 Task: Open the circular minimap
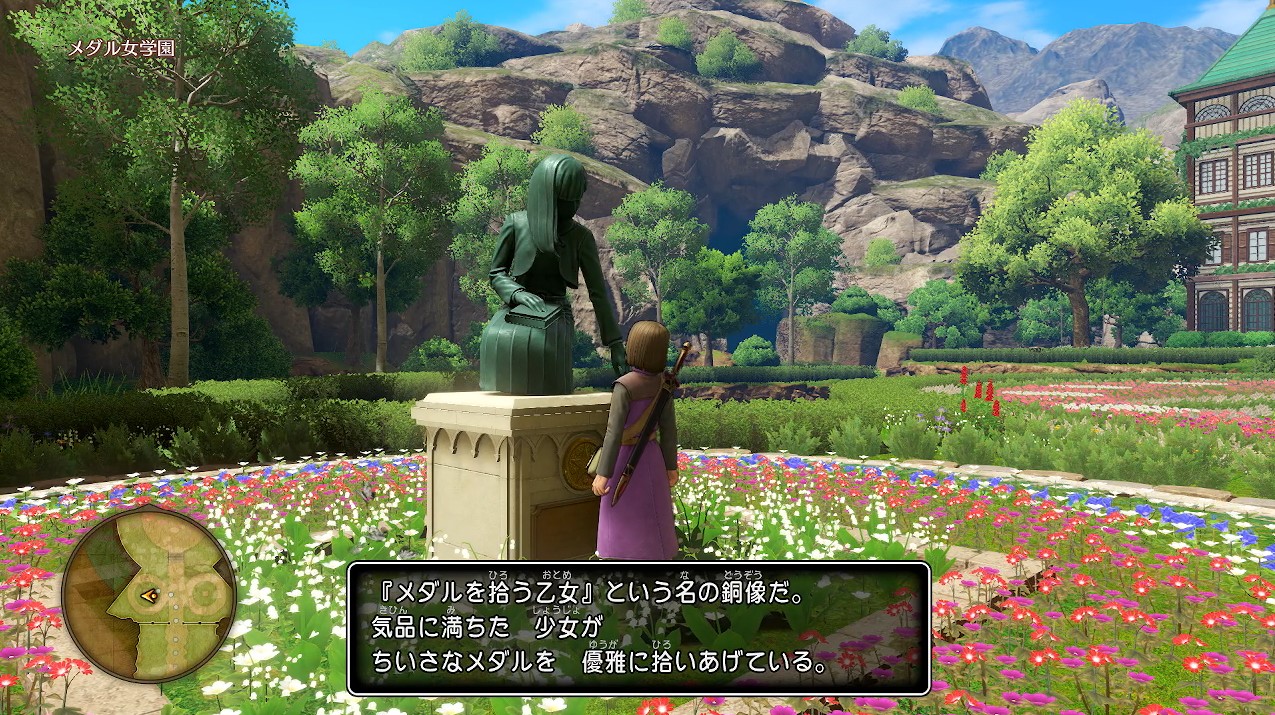[148, 595]
